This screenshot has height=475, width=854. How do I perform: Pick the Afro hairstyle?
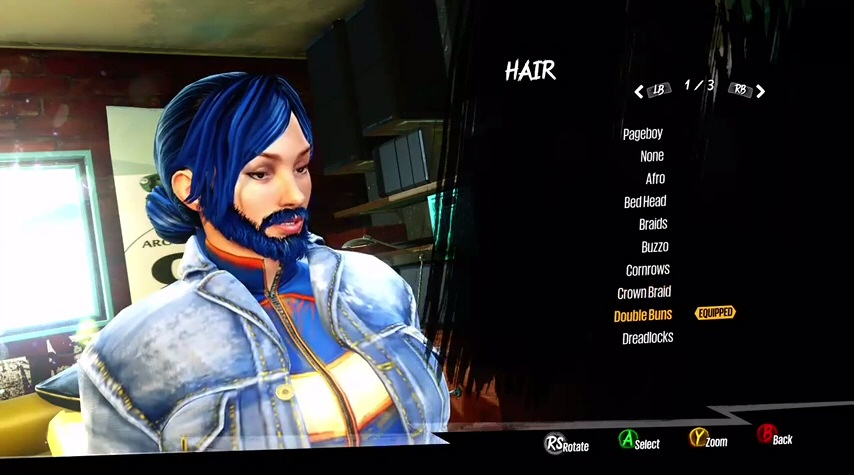(x=654, y=179)
